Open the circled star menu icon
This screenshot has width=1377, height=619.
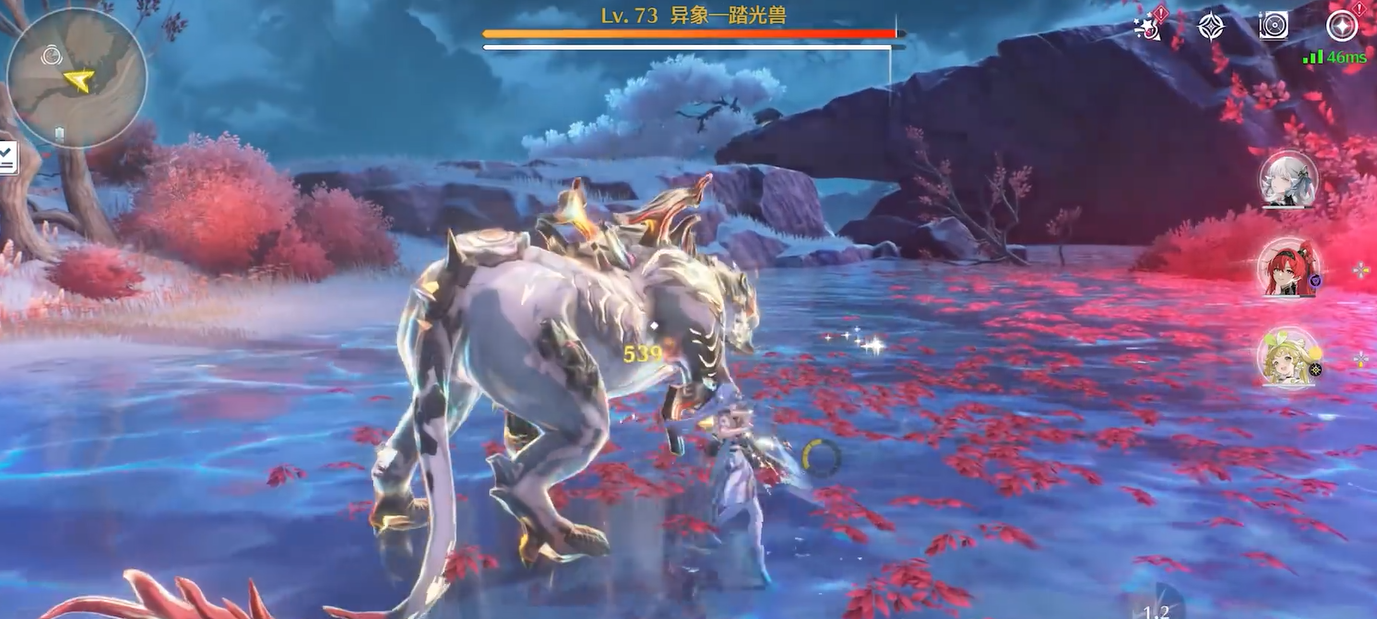tap(1341, 26)
